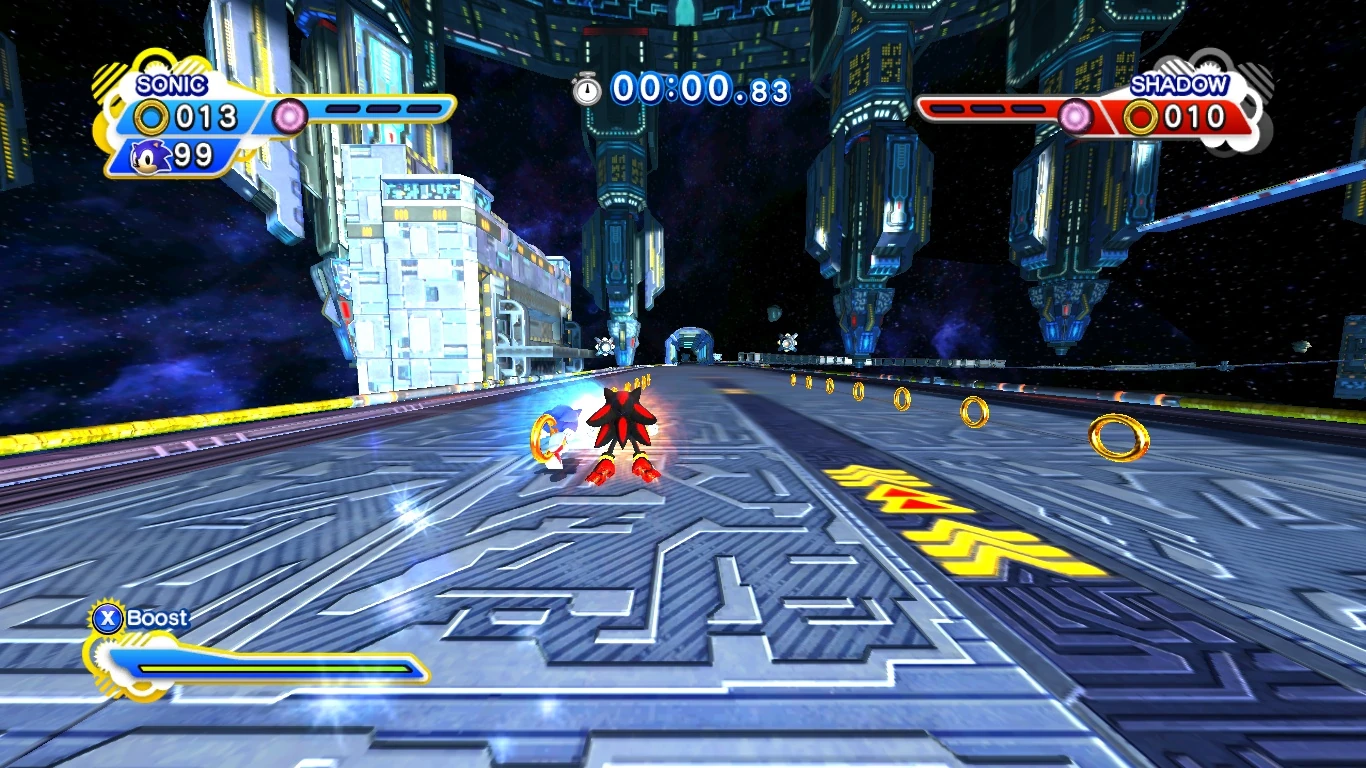
Task: Click the pink orb on Shadow's gauge
Action: 1076,117
